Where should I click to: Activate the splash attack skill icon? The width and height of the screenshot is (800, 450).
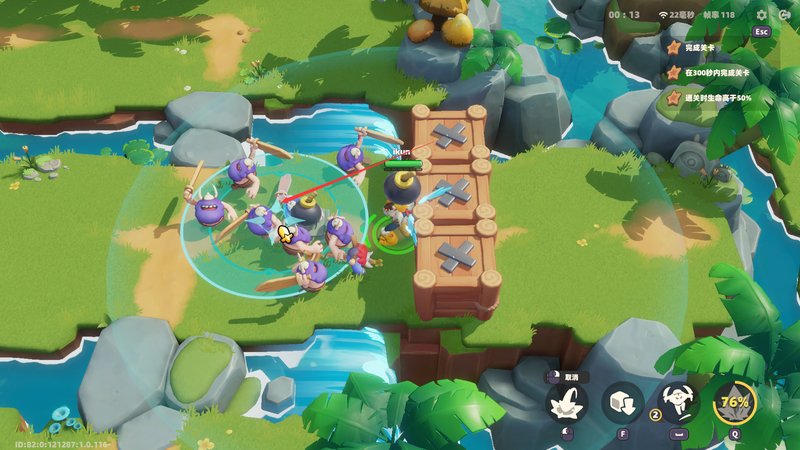click(x=566, y=404)
